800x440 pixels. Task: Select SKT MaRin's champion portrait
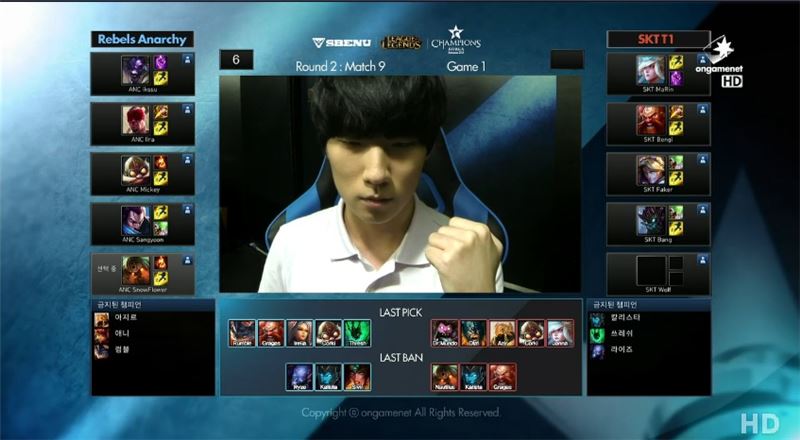[651, 69]
